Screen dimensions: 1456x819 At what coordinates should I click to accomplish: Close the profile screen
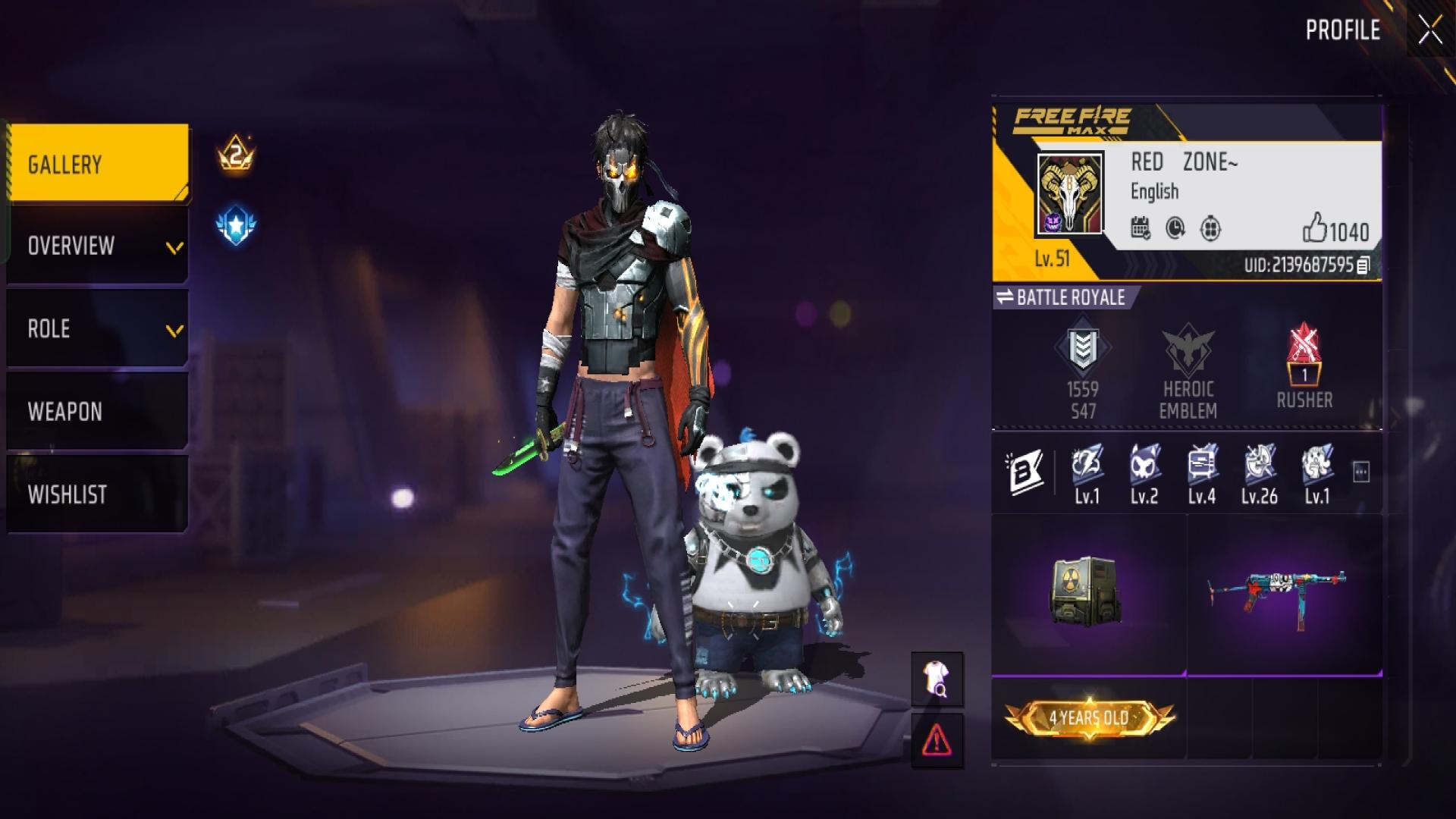(x=1430, y=30)
